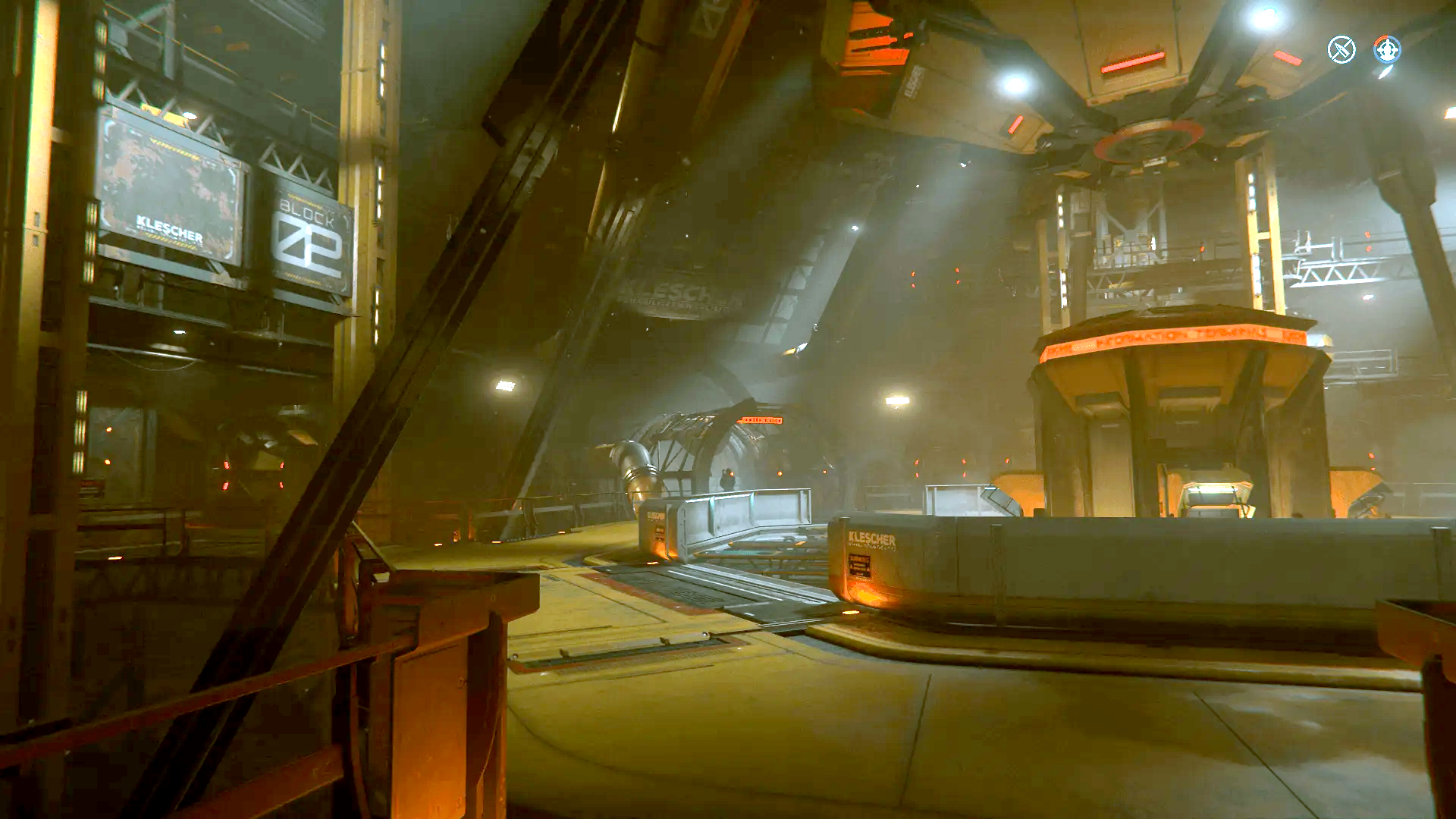Click the crossed-out bullet no-weapons icon
The height and width of the screenshot is (819, 1456).
pyautogui.click(x=1341, y=50)
